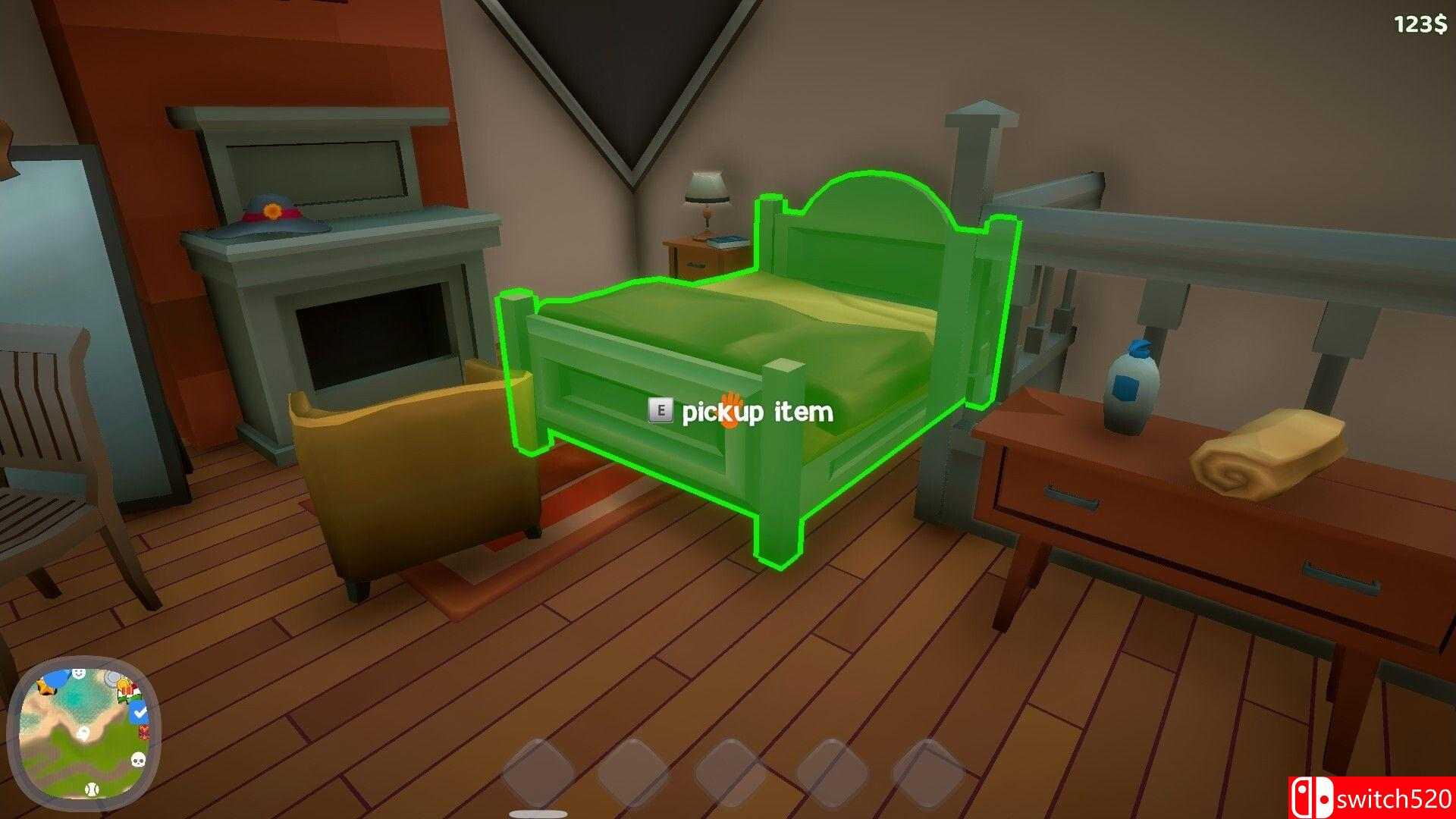The width and height of the screenshot is (1456, 819).
Task: Click the skull marker on the minimap
Action: pos(139,759)
